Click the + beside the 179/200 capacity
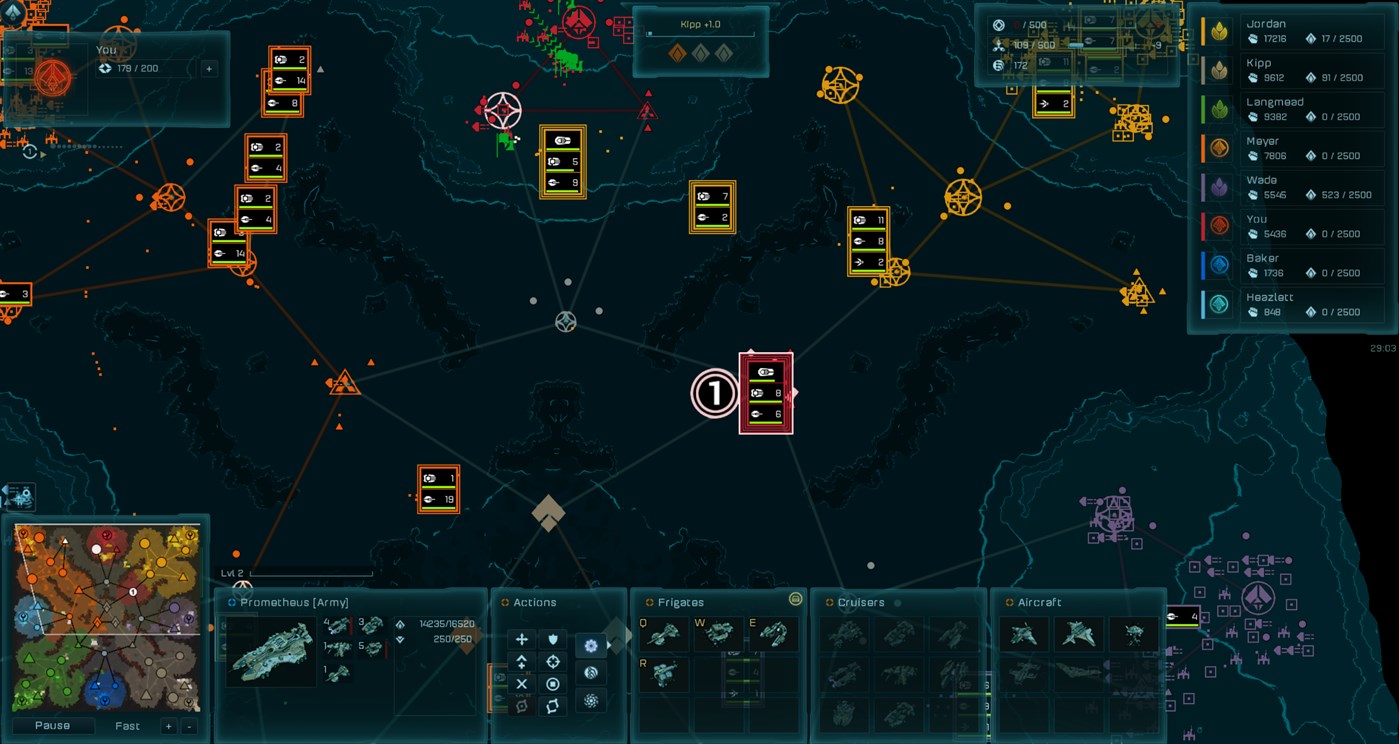The width and height of the screenshot is (1399, 744). pyautogui.click(x=207, y=68)
